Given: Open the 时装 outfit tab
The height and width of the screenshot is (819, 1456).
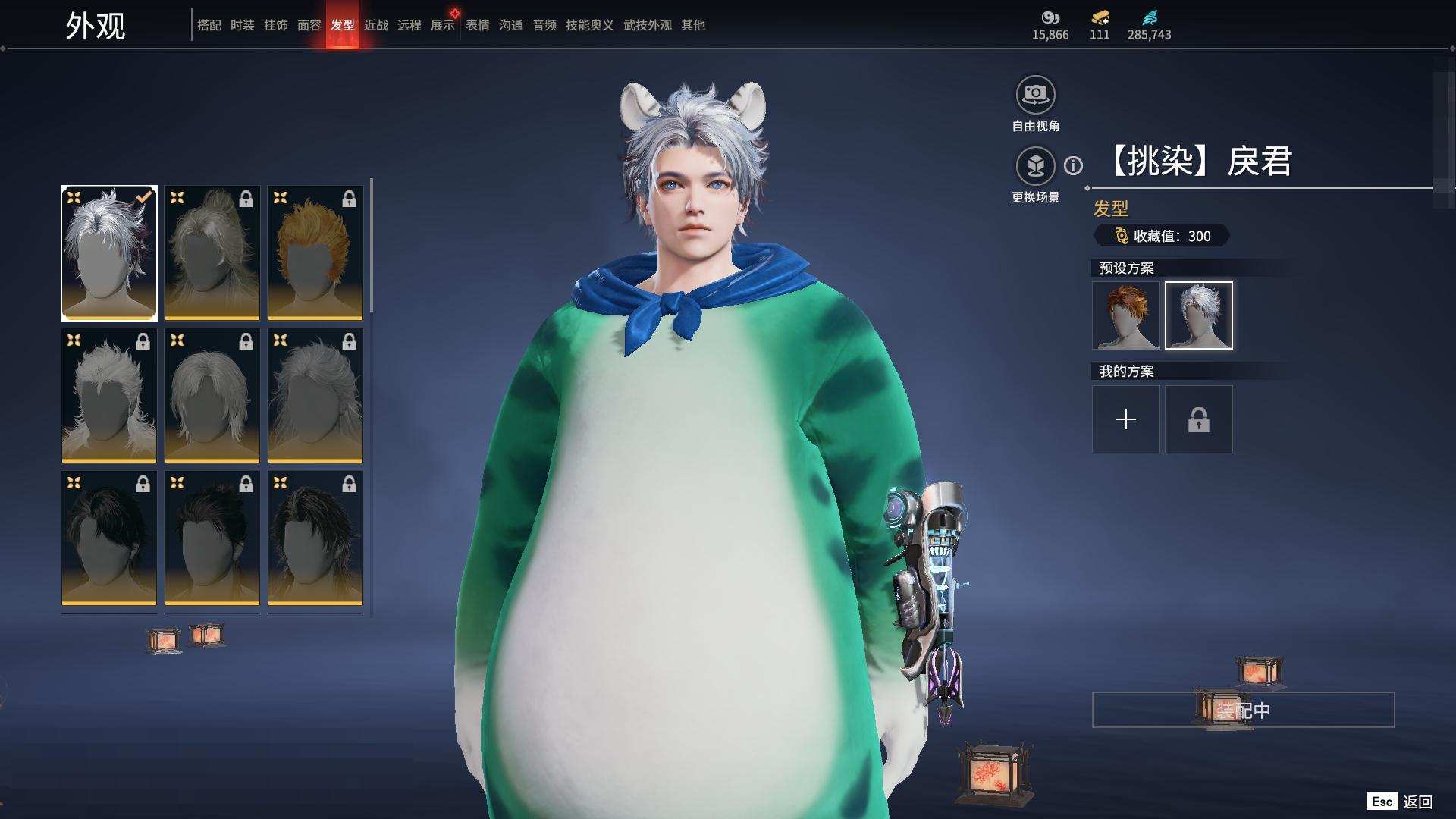Looking at the screenshot, I should tap(242, 25).
